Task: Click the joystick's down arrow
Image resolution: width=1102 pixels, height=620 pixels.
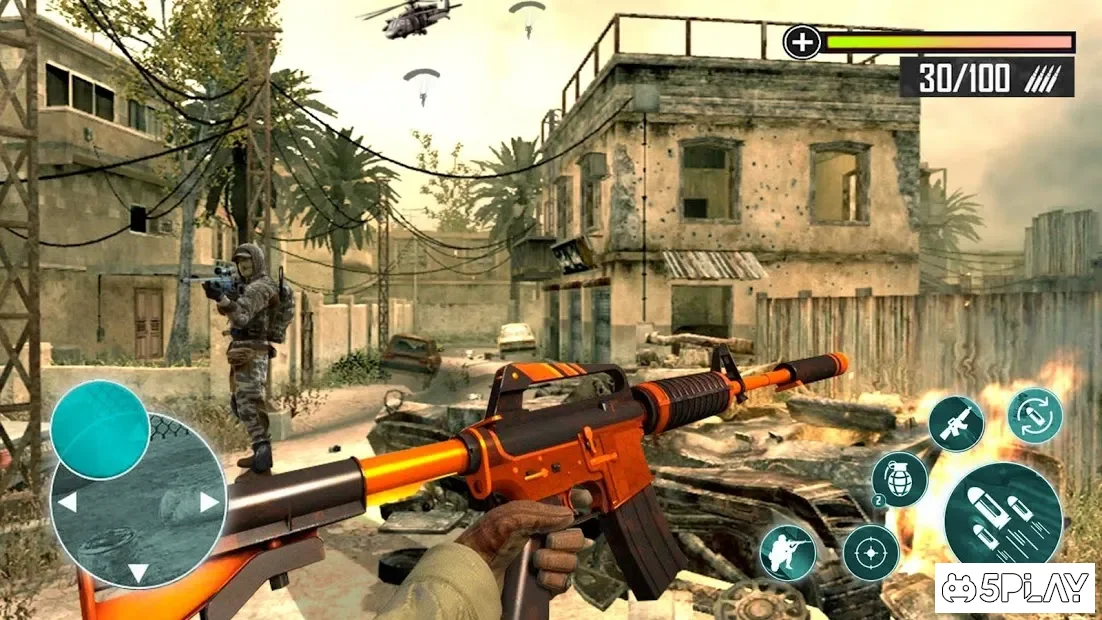Action: click(138, 572)
